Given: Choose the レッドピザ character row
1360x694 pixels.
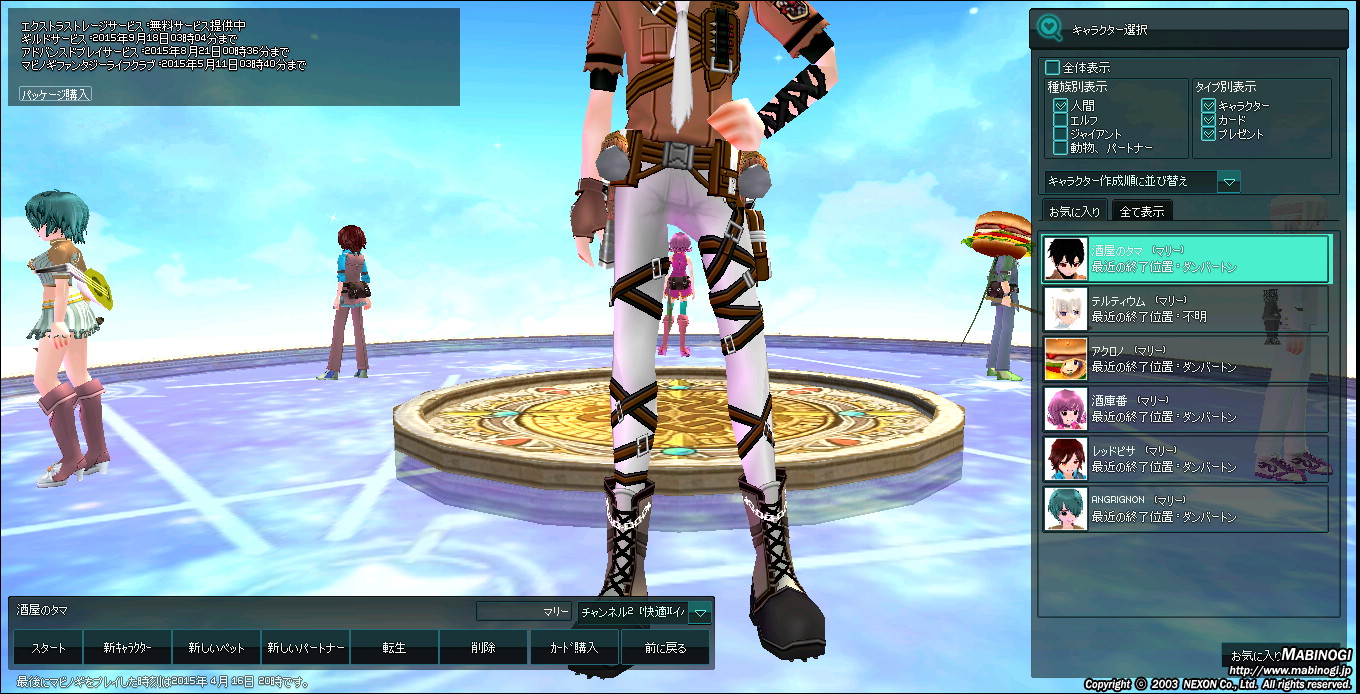Looking at the screenshot, I should click(x=1186, y=459).
